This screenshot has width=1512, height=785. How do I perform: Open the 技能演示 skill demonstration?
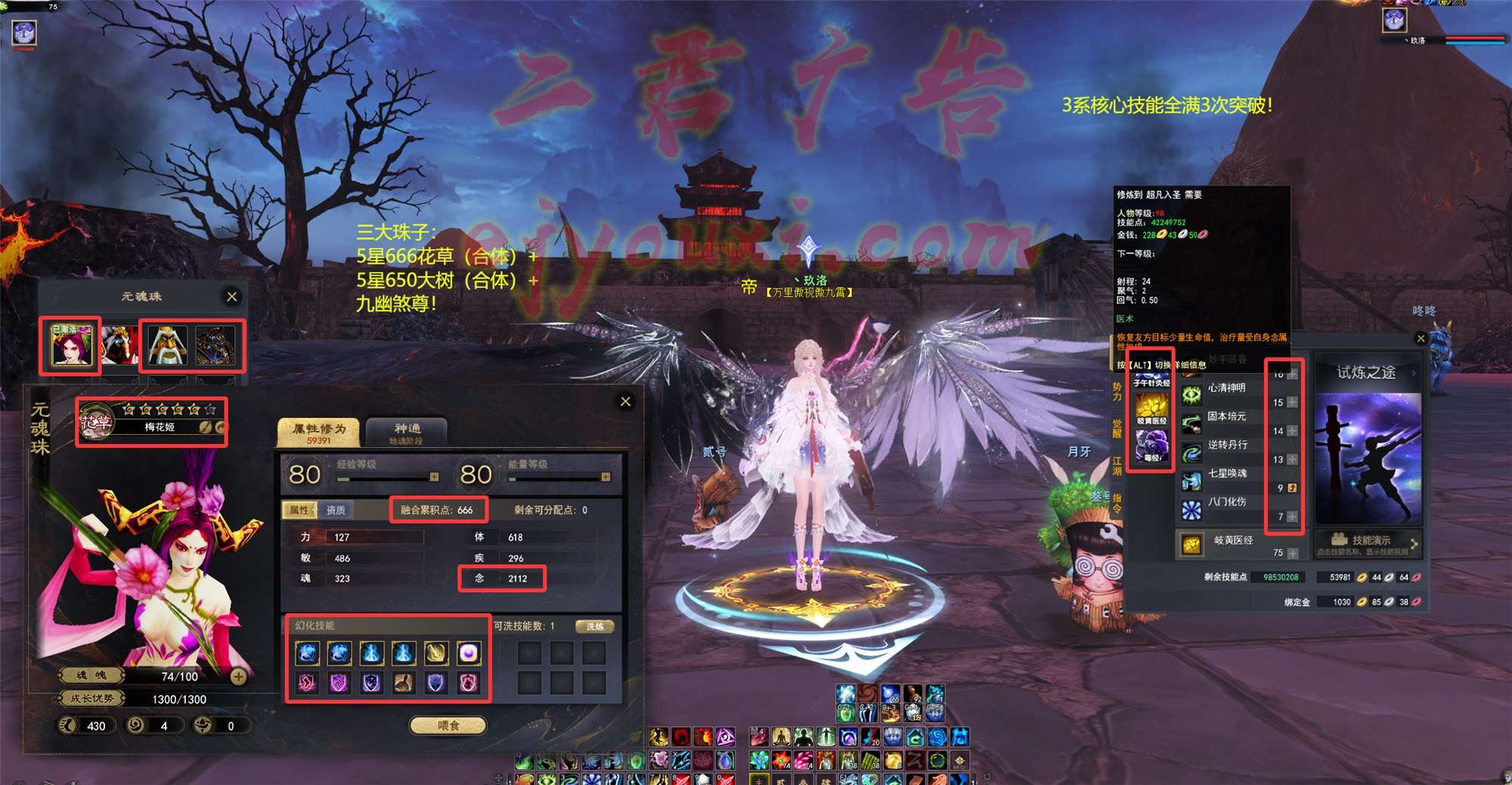click(x=1368, y=541)
